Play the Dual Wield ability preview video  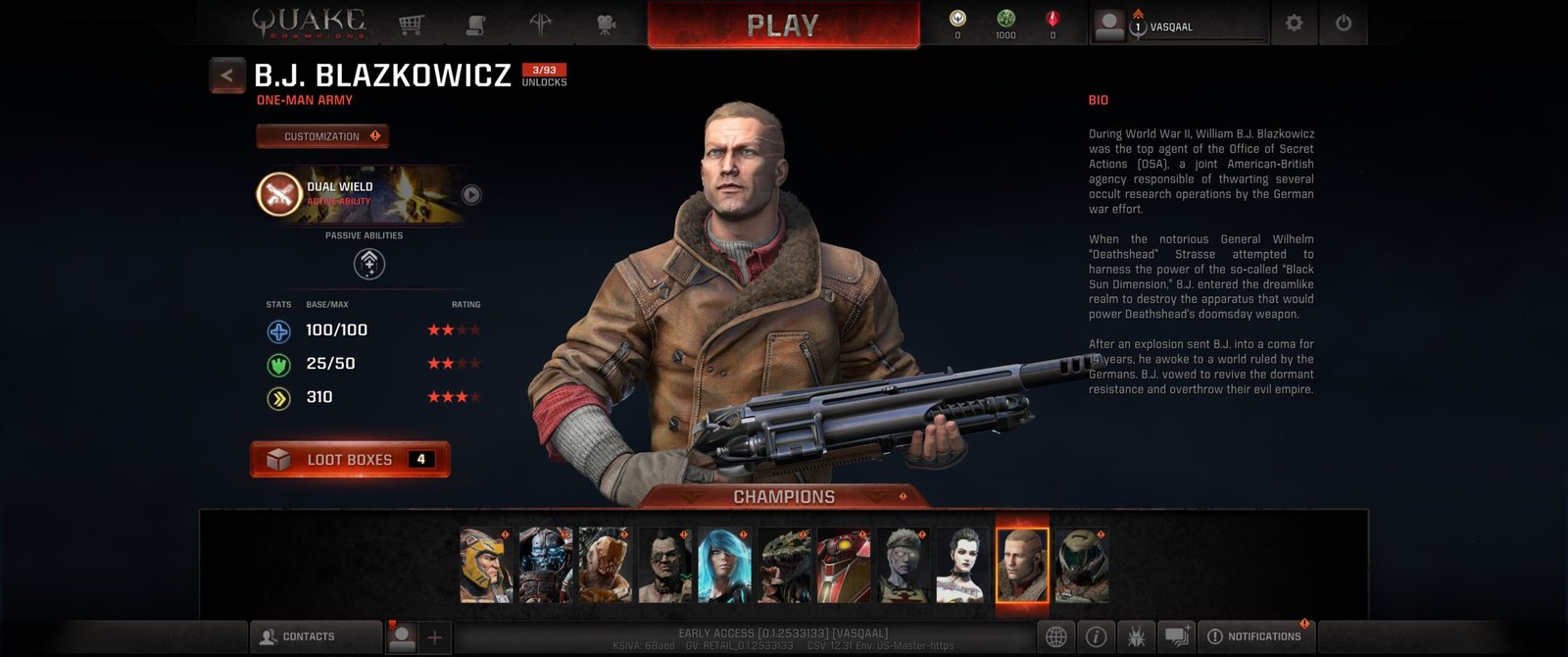[x=471, y=194]
